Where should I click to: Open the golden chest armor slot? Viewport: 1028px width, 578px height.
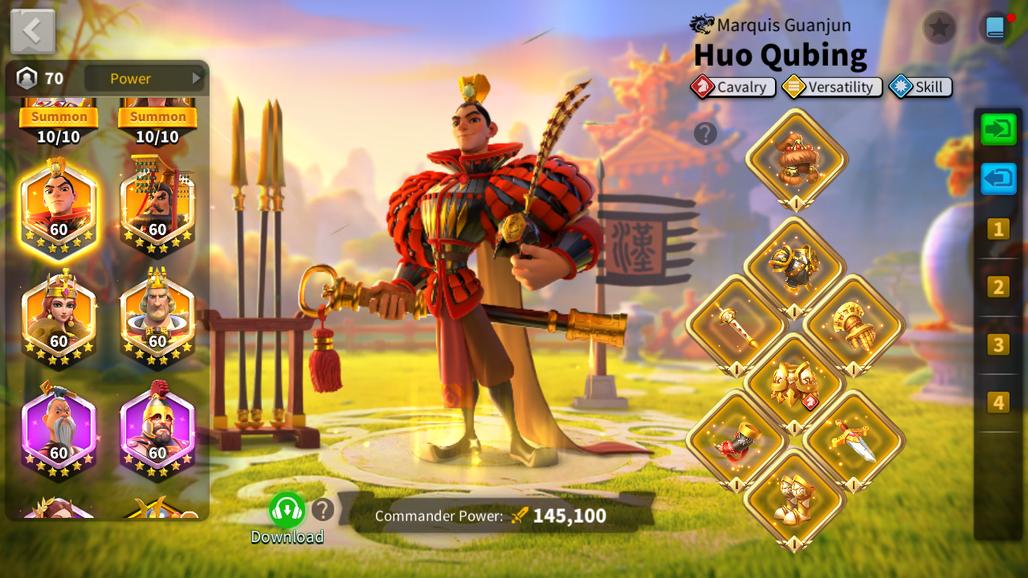796,265
